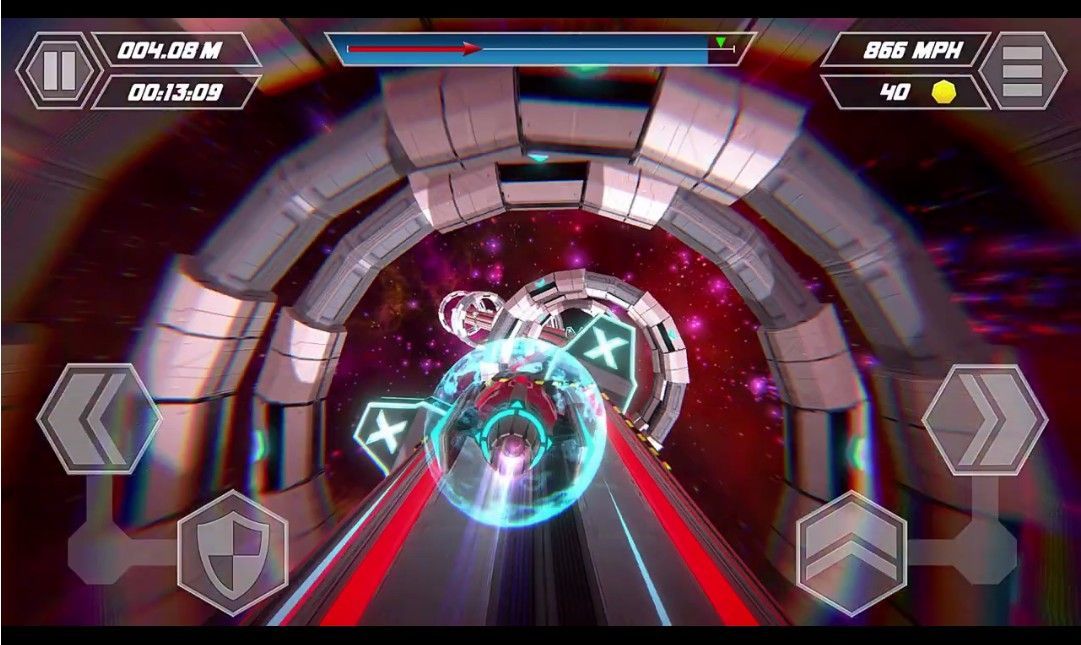
Task: Pause the game with the hexagon button
Action: tap(58, 70)
